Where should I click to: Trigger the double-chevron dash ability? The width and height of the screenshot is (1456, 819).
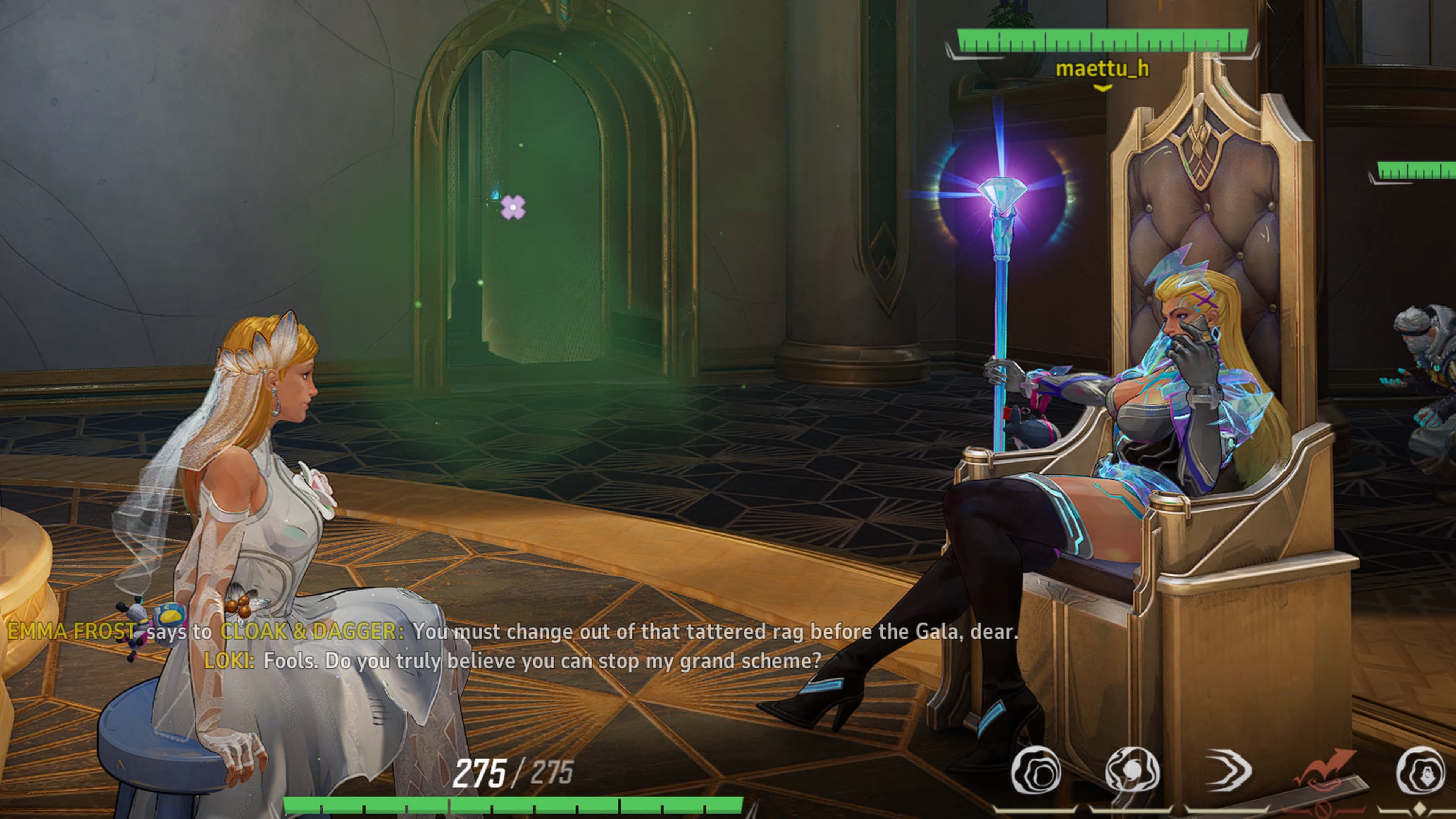click(x=1229, y=770)
